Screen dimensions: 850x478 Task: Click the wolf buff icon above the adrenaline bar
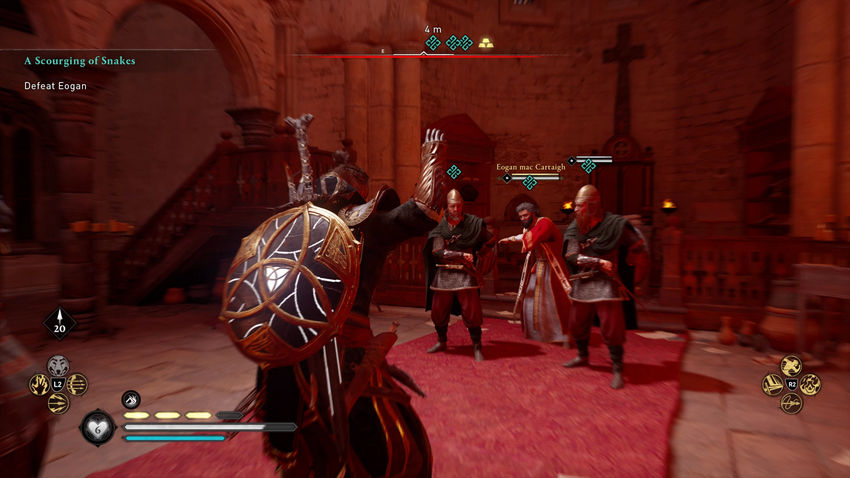(131, 399)
